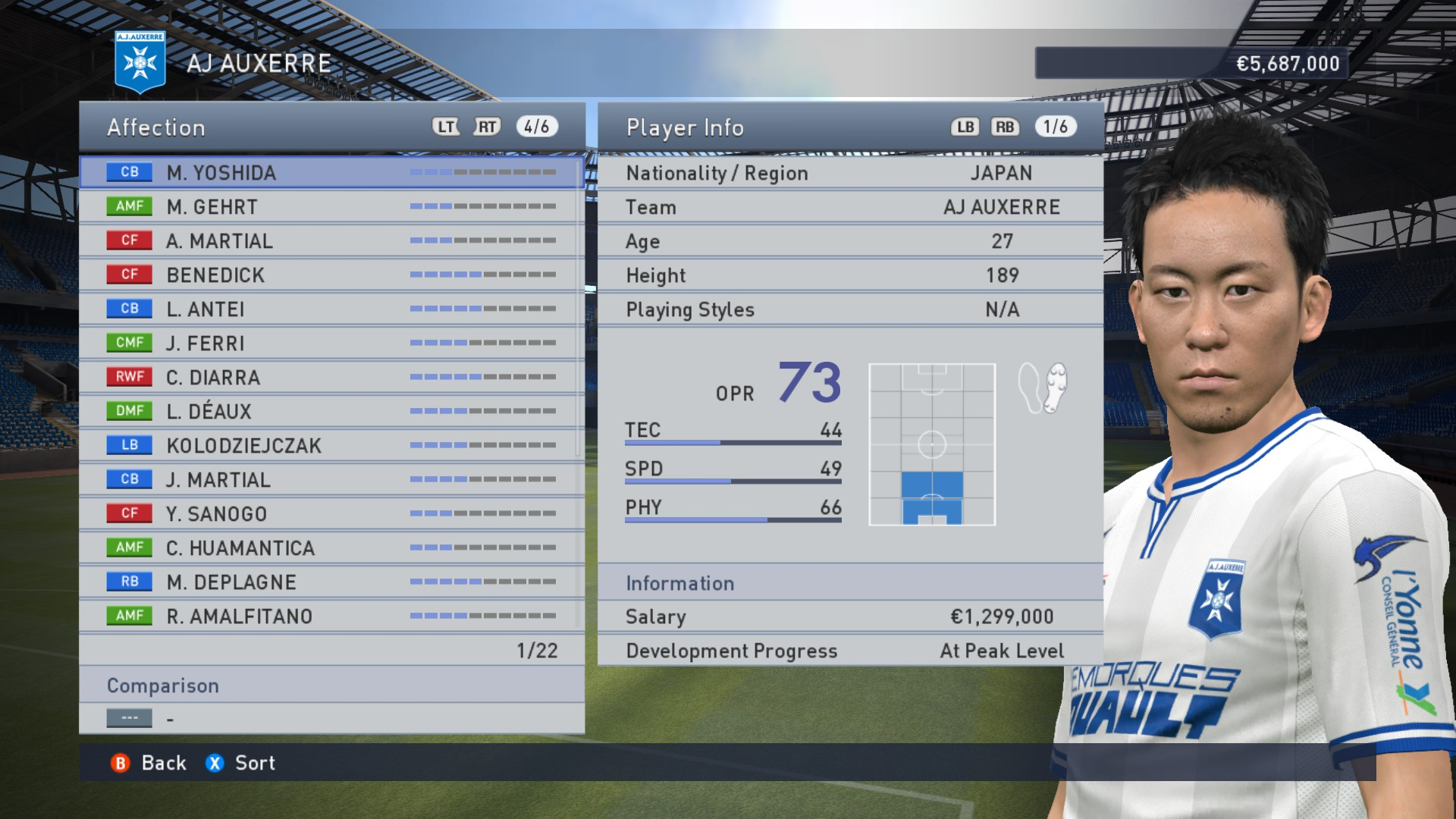Pick L. Déaux from the squad
This screenshot has width=1456, height=819.
point(331,412)
